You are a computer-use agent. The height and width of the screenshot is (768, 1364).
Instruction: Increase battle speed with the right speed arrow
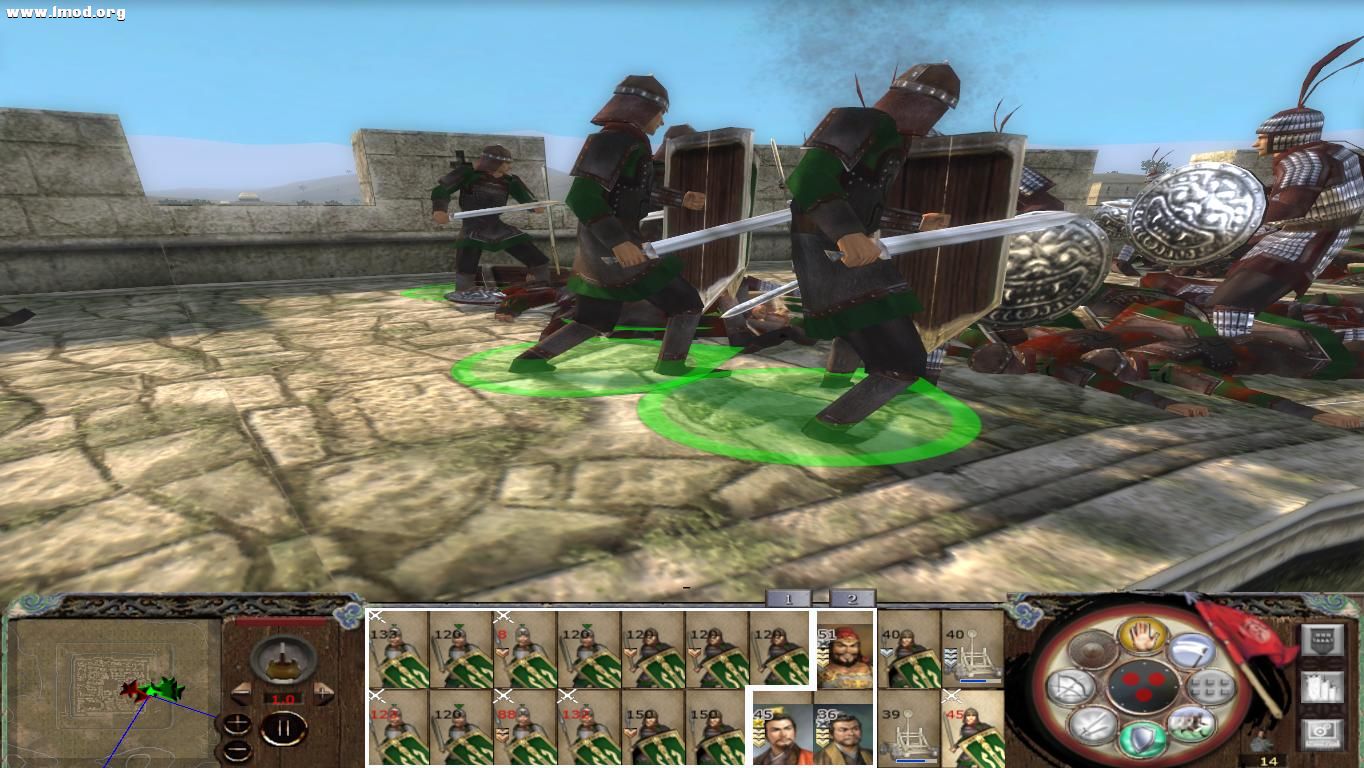[324, 694]
